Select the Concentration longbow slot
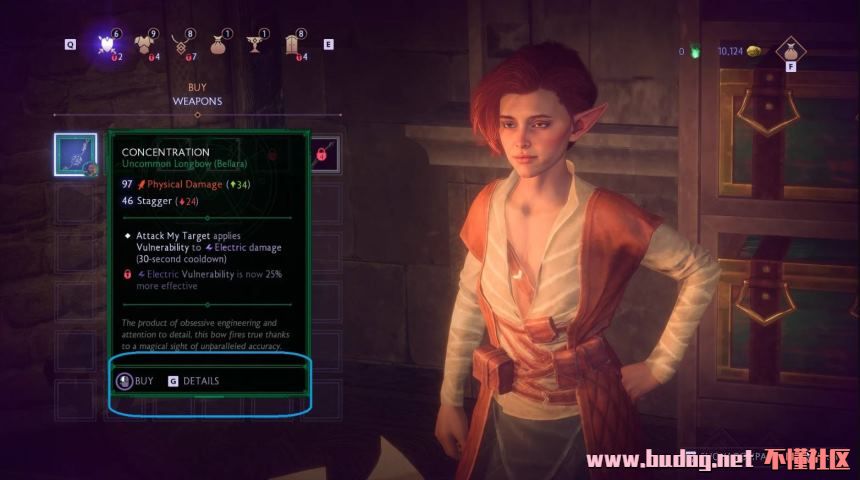The image size is (860, 480). click(x=76, y=154)
